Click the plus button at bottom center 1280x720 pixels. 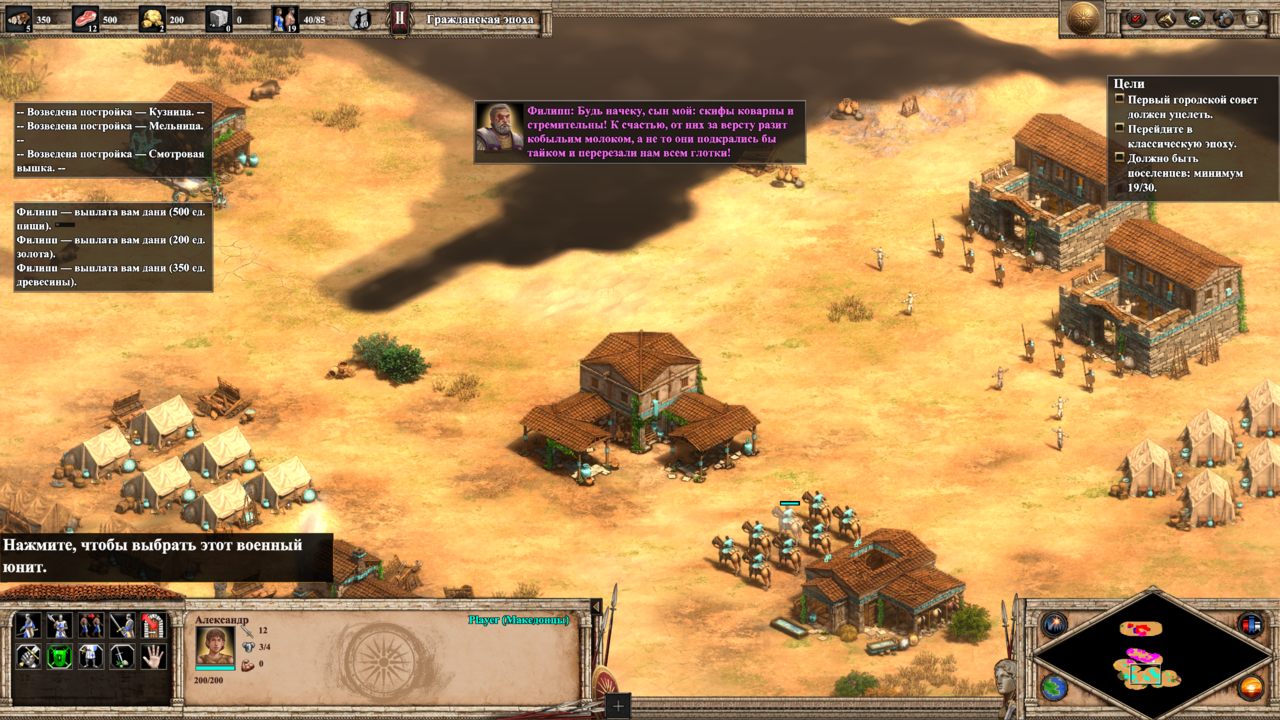[618, 706]
